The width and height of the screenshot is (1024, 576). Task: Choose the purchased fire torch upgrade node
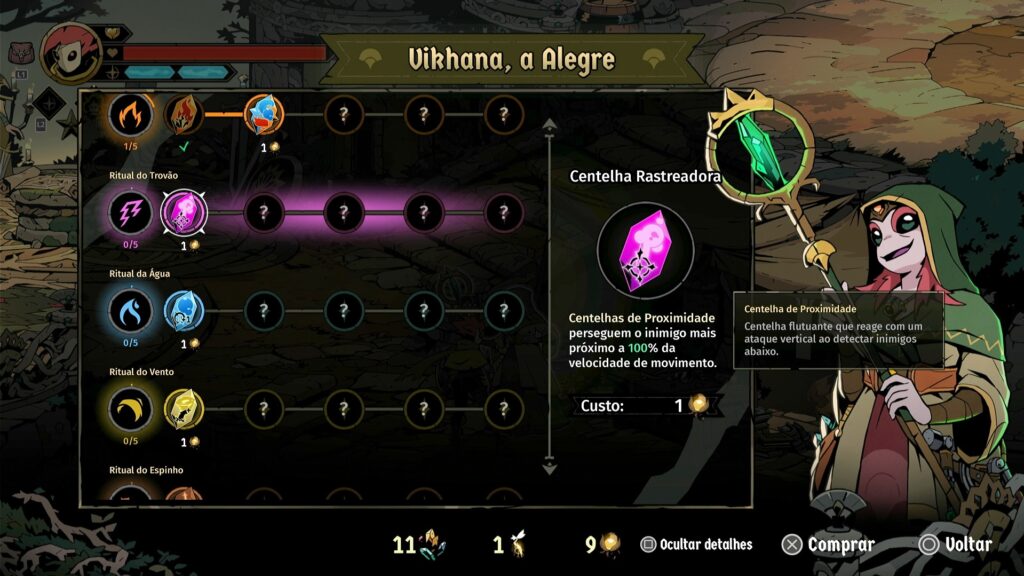point(184,115)
